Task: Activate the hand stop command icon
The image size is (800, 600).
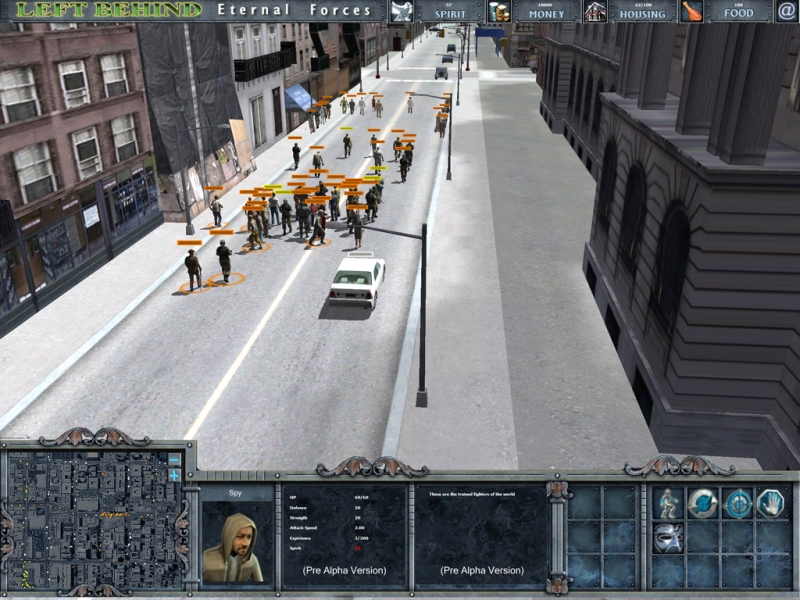Action: 771,503
